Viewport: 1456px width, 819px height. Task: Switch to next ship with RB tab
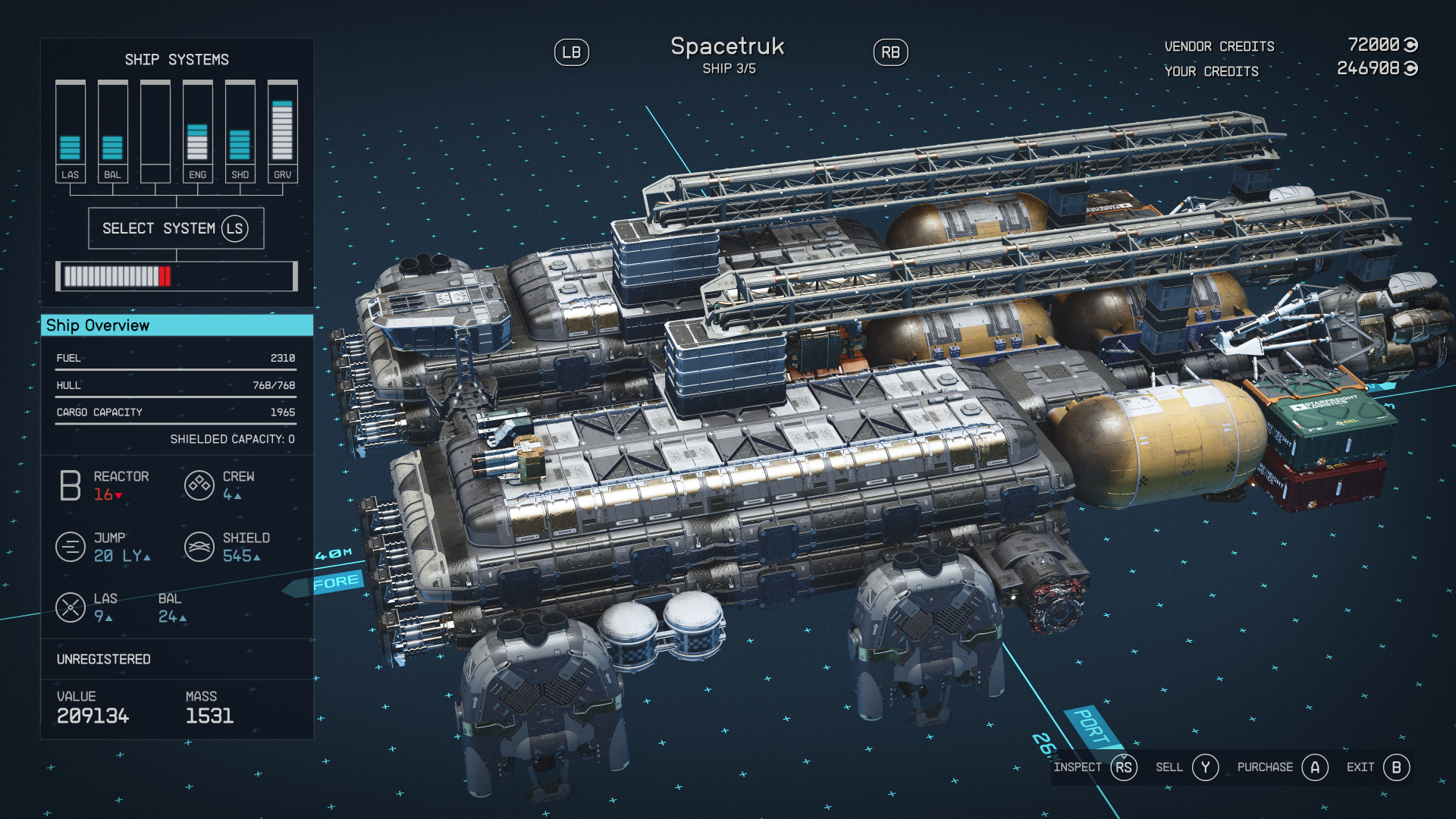pyautogui.click(x=892, y=52)
